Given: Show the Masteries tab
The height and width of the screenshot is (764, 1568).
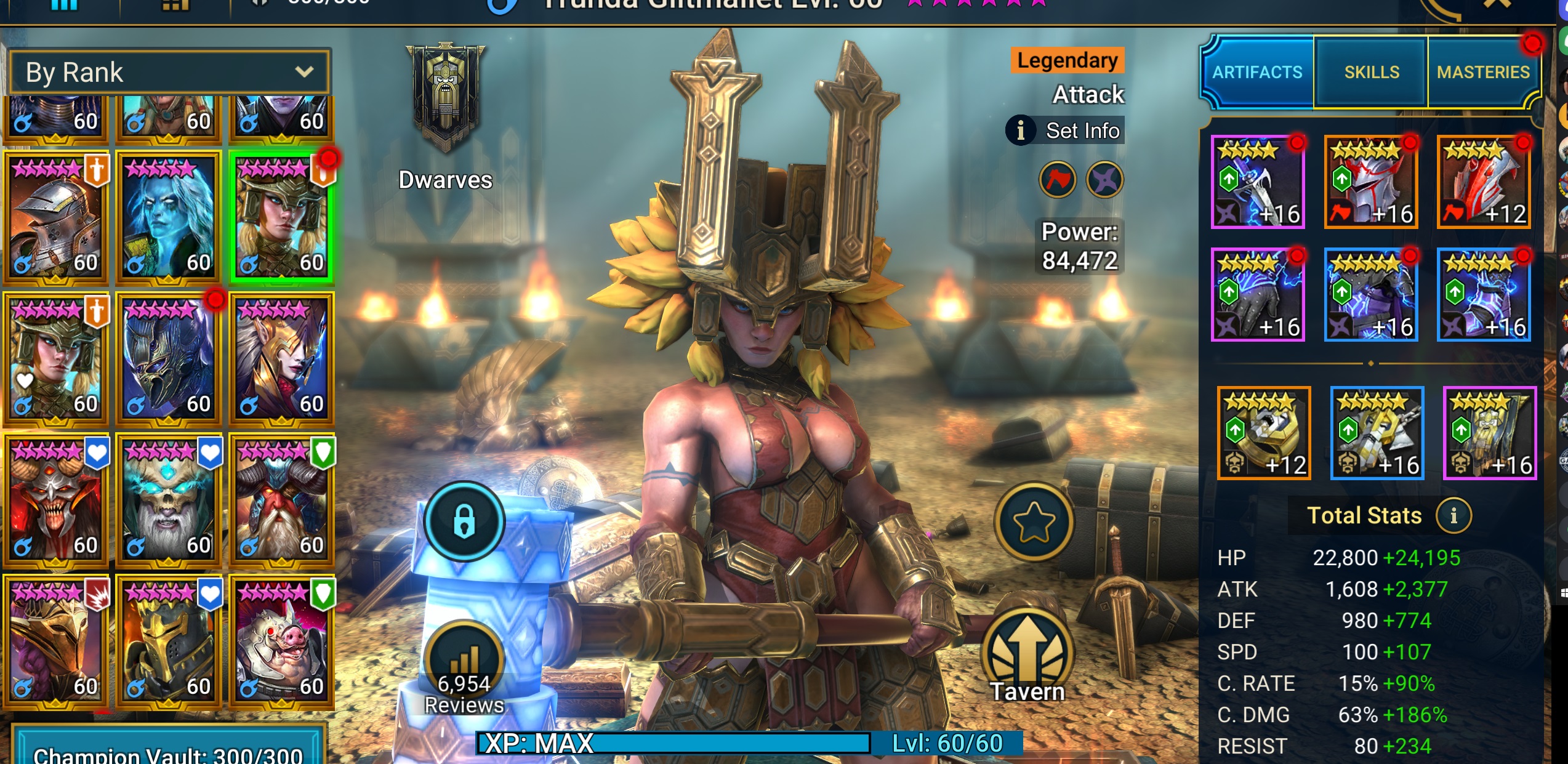Looking at the screenshot, I should pyautogui.click(x=1482, y=72).
